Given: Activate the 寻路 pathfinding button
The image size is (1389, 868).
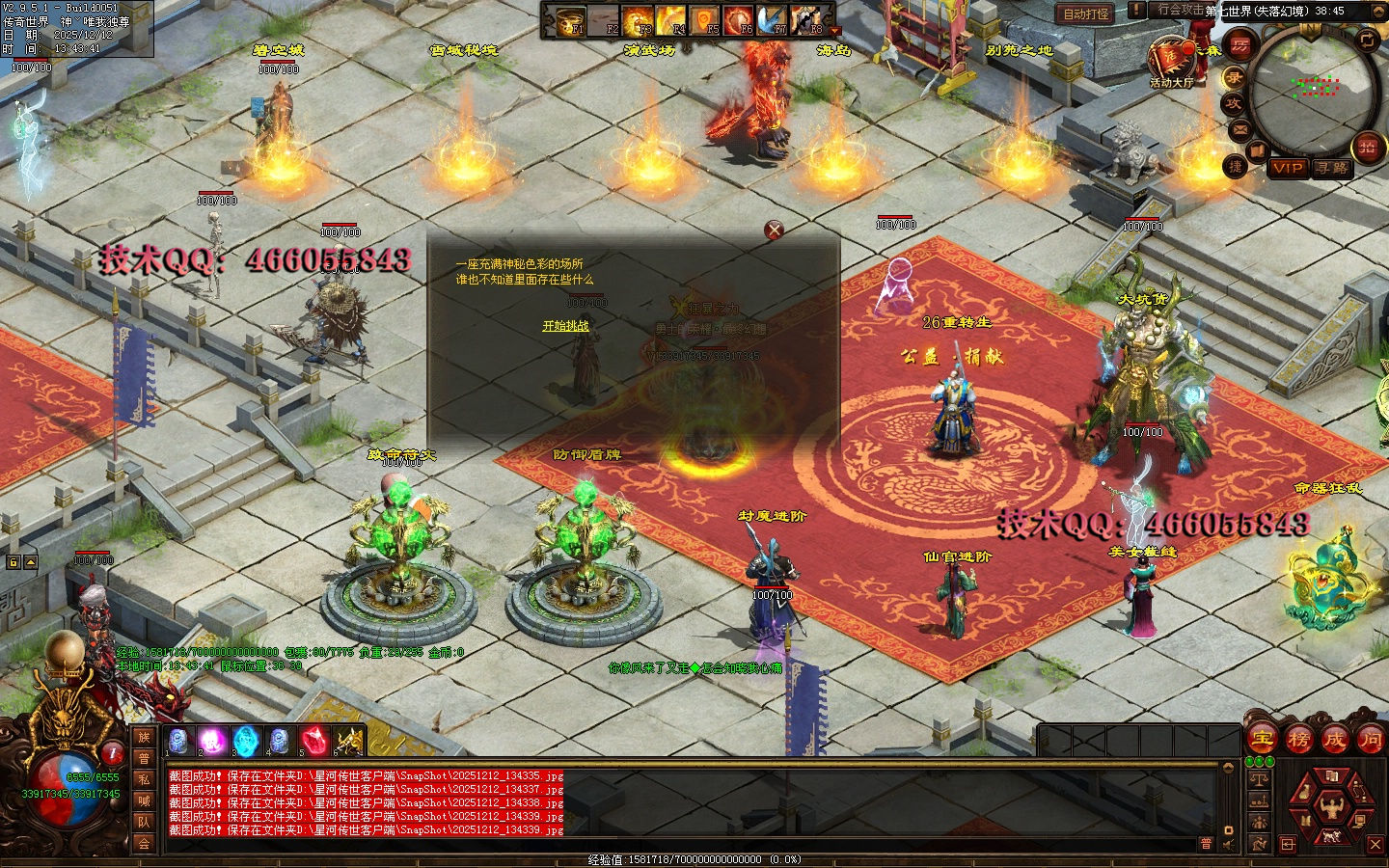Looking at the screenshot, I should click(1332, 168).
